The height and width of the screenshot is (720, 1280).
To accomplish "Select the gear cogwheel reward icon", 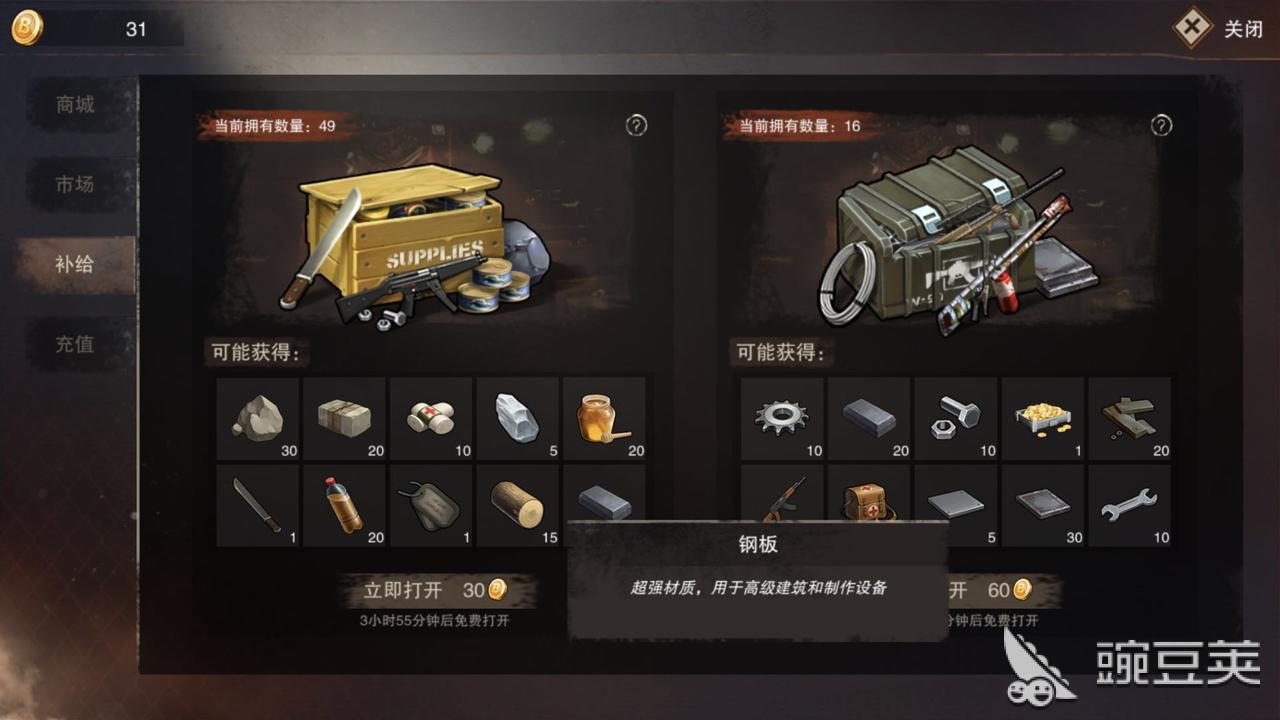I will tap(781, 418).
